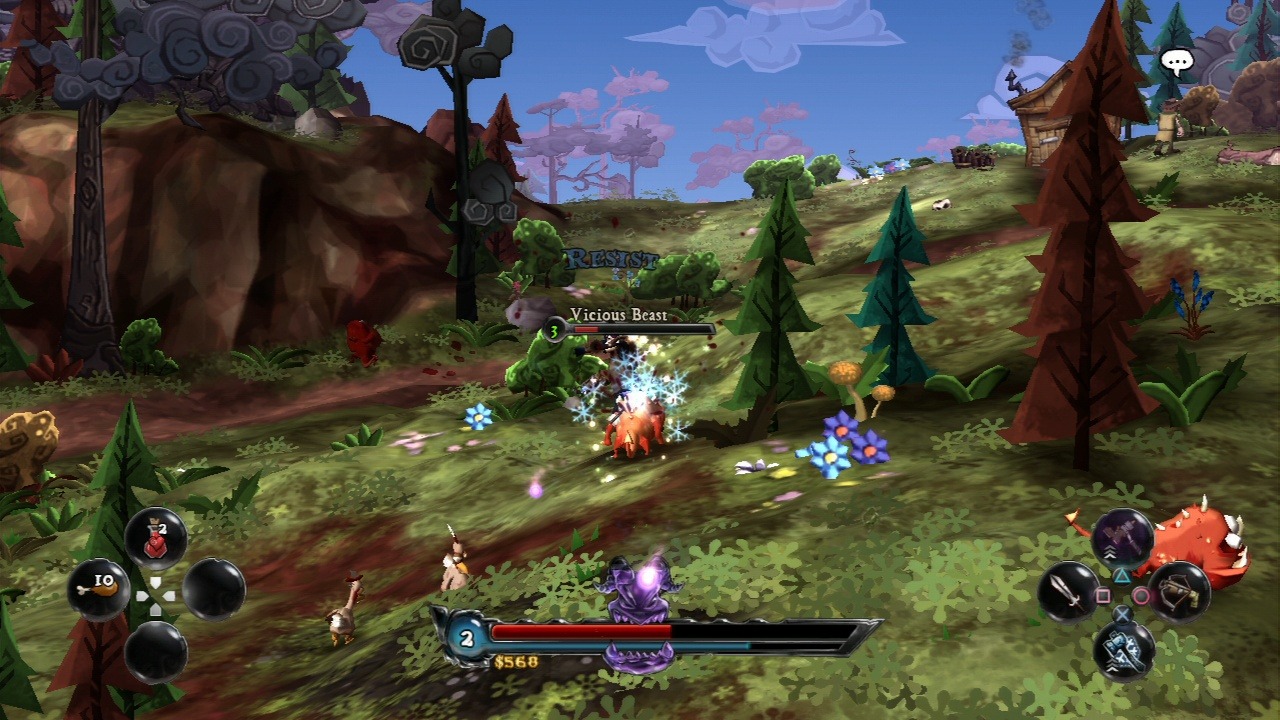Trigger the purple hammer skill
1280x720 pixels.
pos(1123,538)
